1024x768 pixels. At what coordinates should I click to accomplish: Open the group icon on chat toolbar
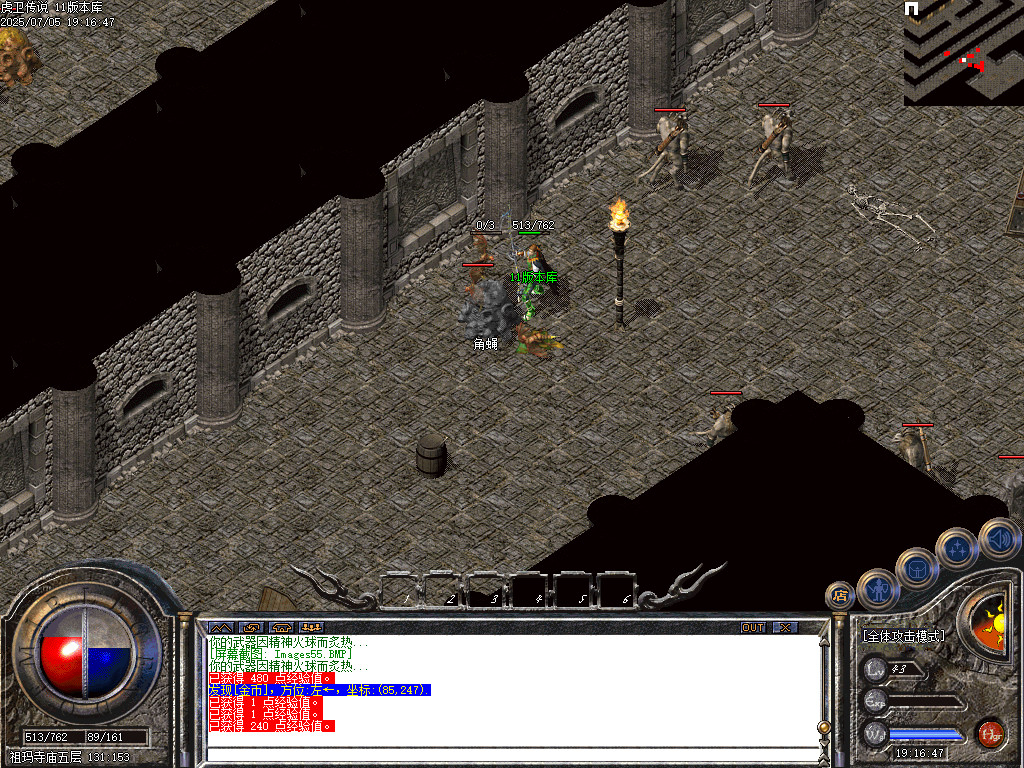click(x=311, y=627)
